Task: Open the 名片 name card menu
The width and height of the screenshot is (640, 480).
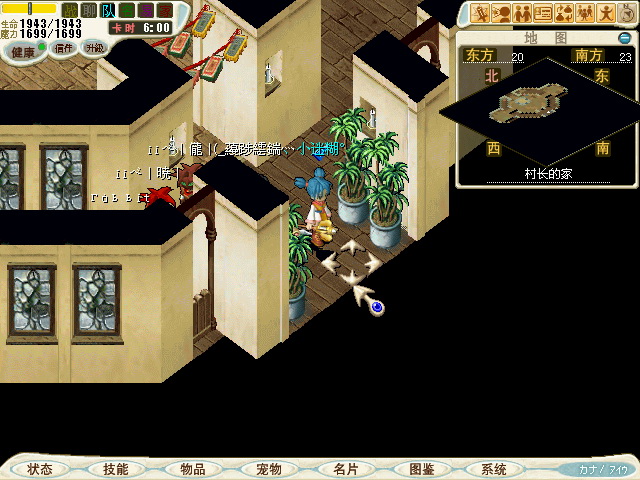Action: click(345, 469)
